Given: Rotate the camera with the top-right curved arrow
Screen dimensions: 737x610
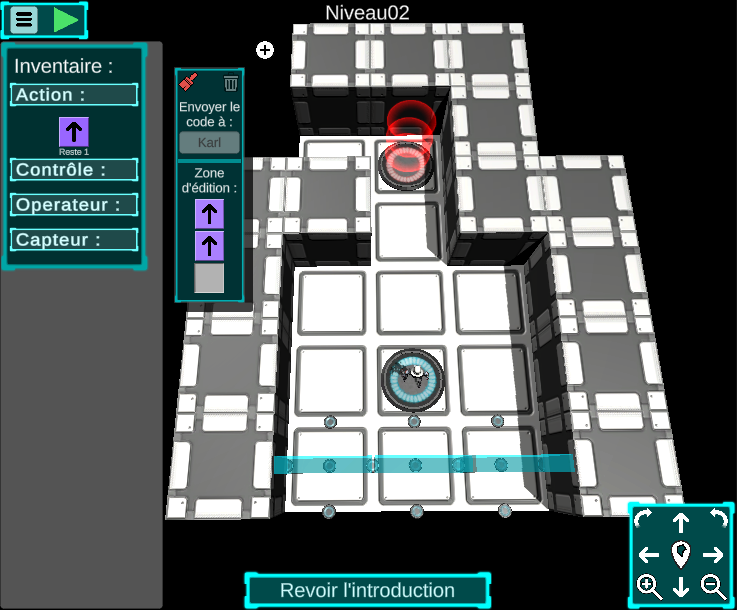Looking at the screenshot, I should pos(717,518).
